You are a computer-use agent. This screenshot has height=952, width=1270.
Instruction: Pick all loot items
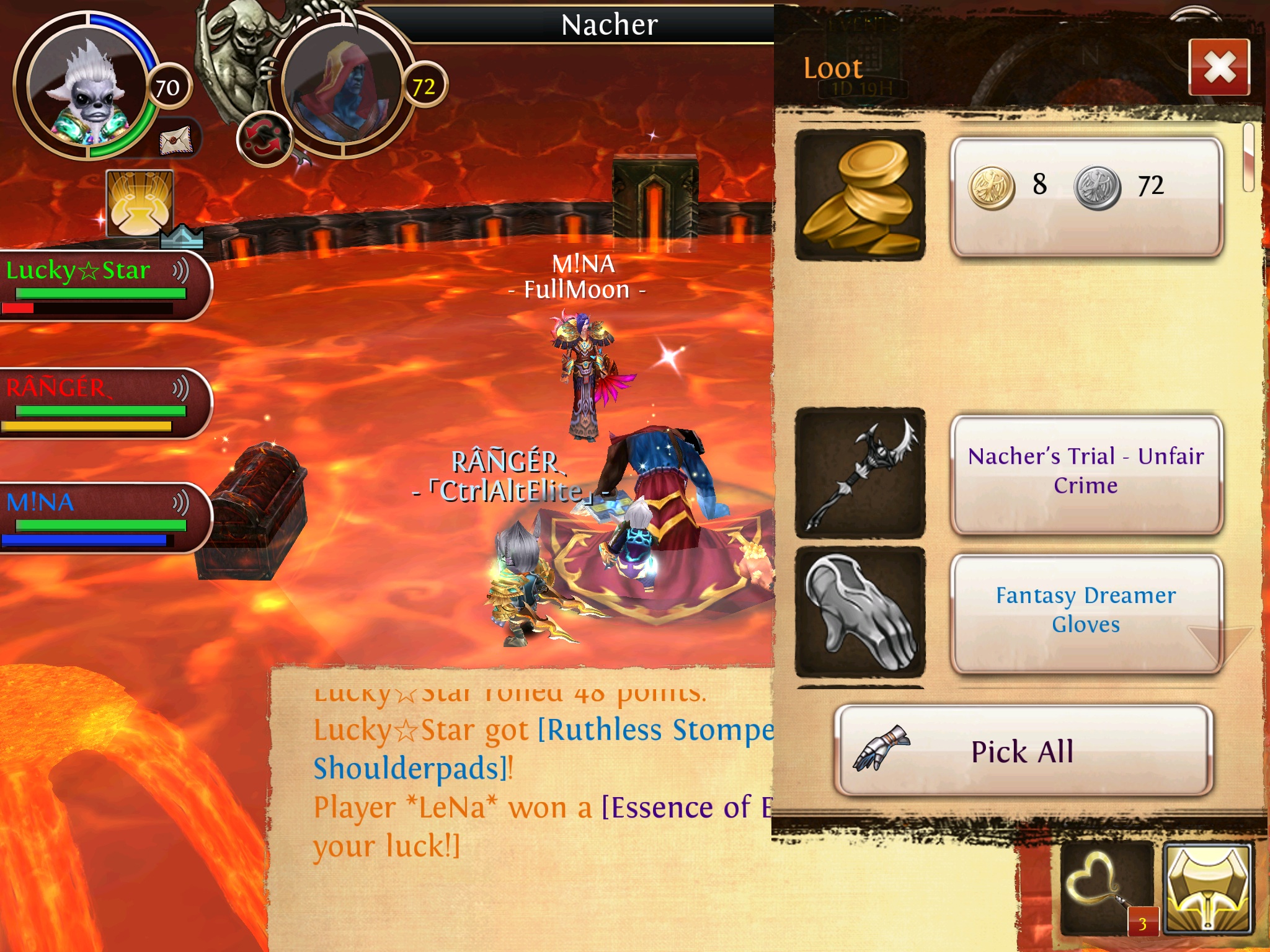[x=1023, y=751]
